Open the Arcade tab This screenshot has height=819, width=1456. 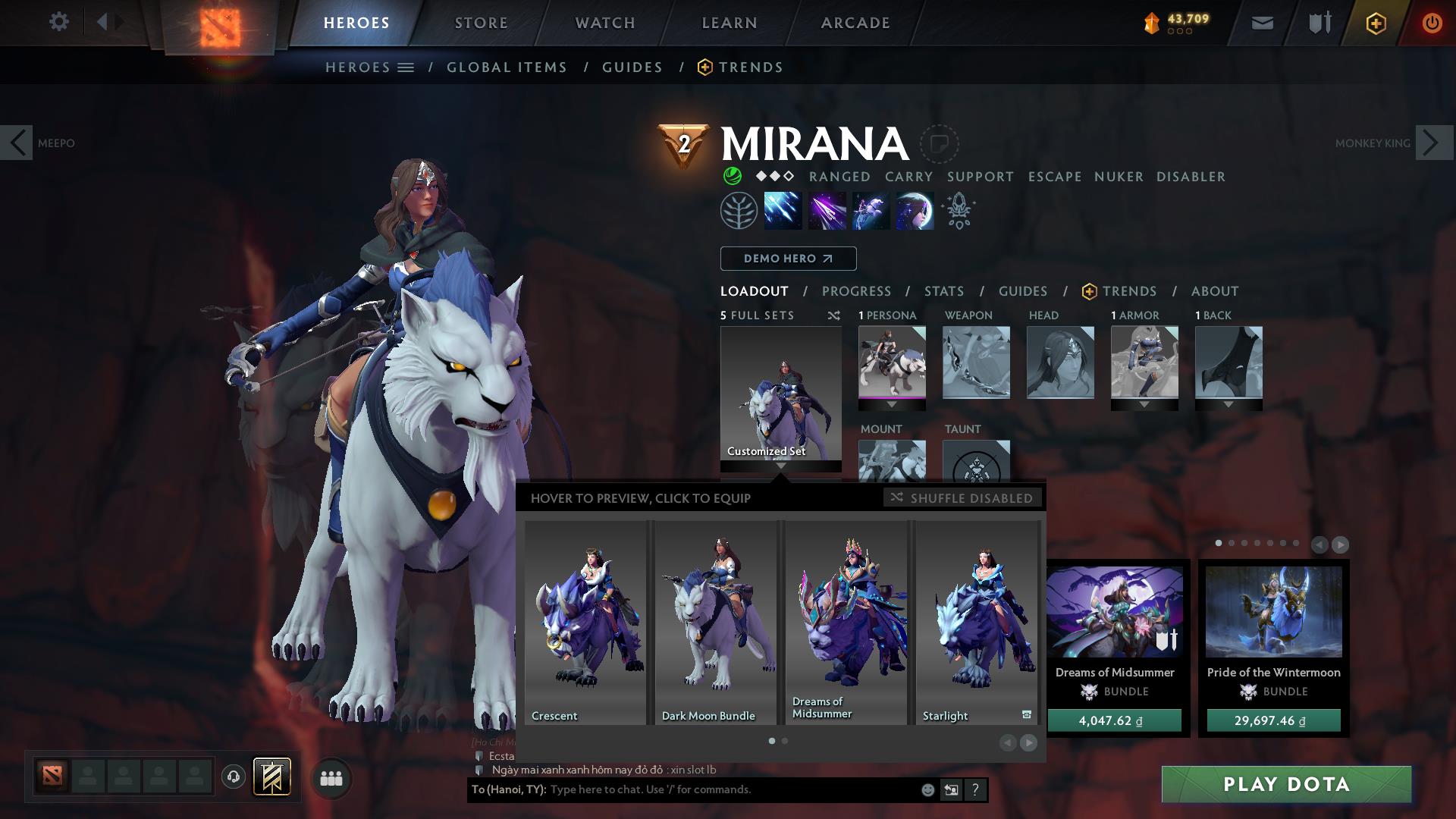(x=855, y=23)
